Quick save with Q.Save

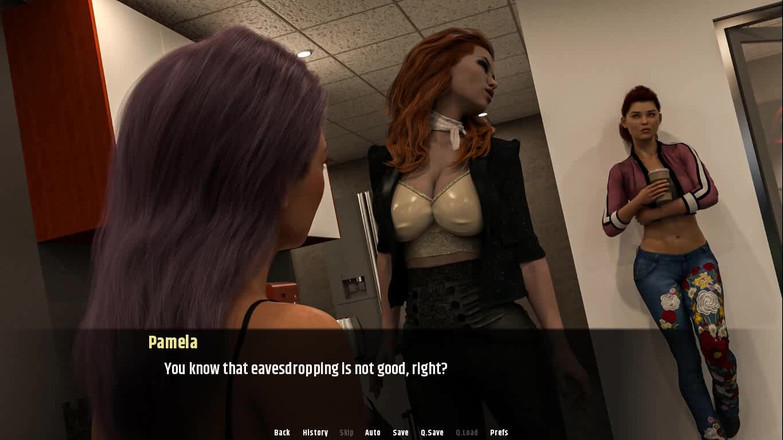pyautogui.click(x=432, y=432)
